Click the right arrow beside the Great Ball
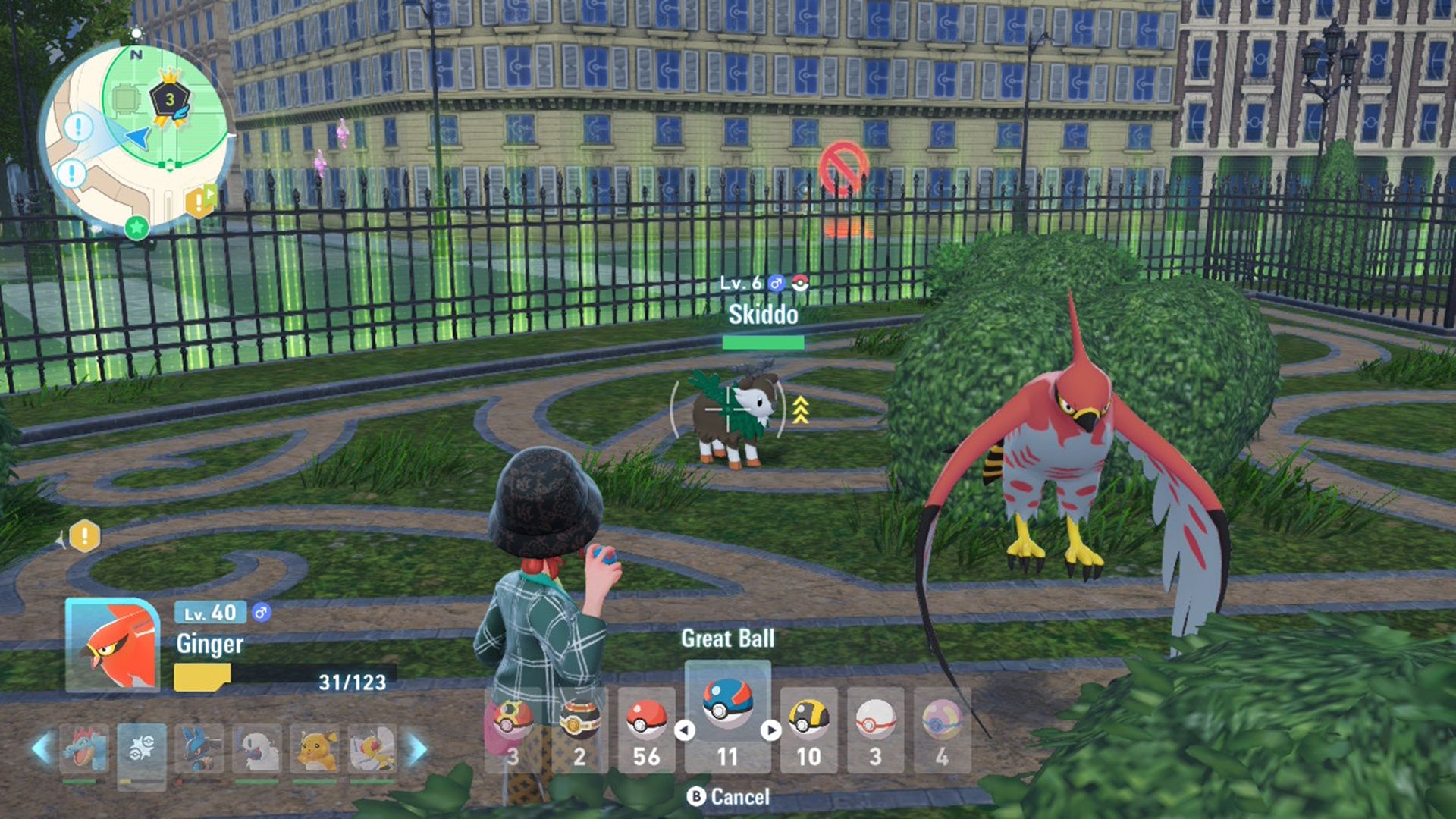1456x819 pixels. pyautogui.click(x=771, y=730)
